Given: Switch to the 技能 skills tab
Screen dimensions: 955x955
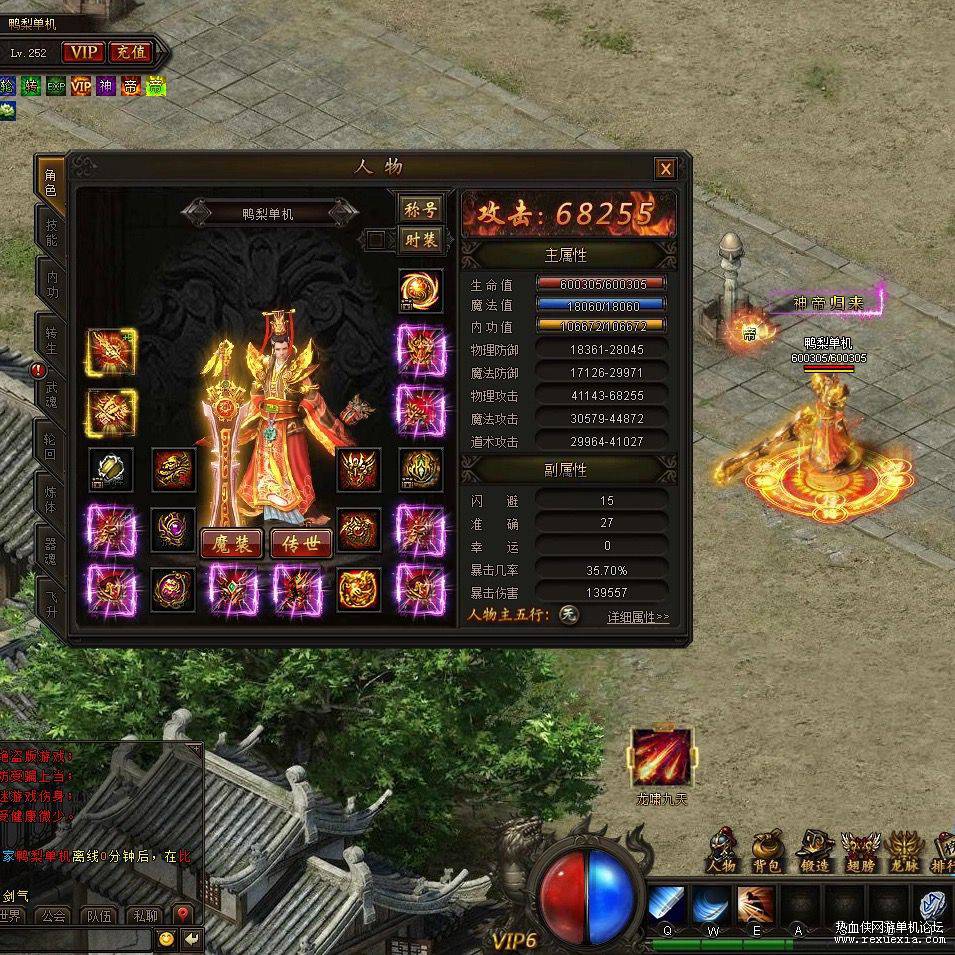Looking at the screenshot, I should coord(51,233).
